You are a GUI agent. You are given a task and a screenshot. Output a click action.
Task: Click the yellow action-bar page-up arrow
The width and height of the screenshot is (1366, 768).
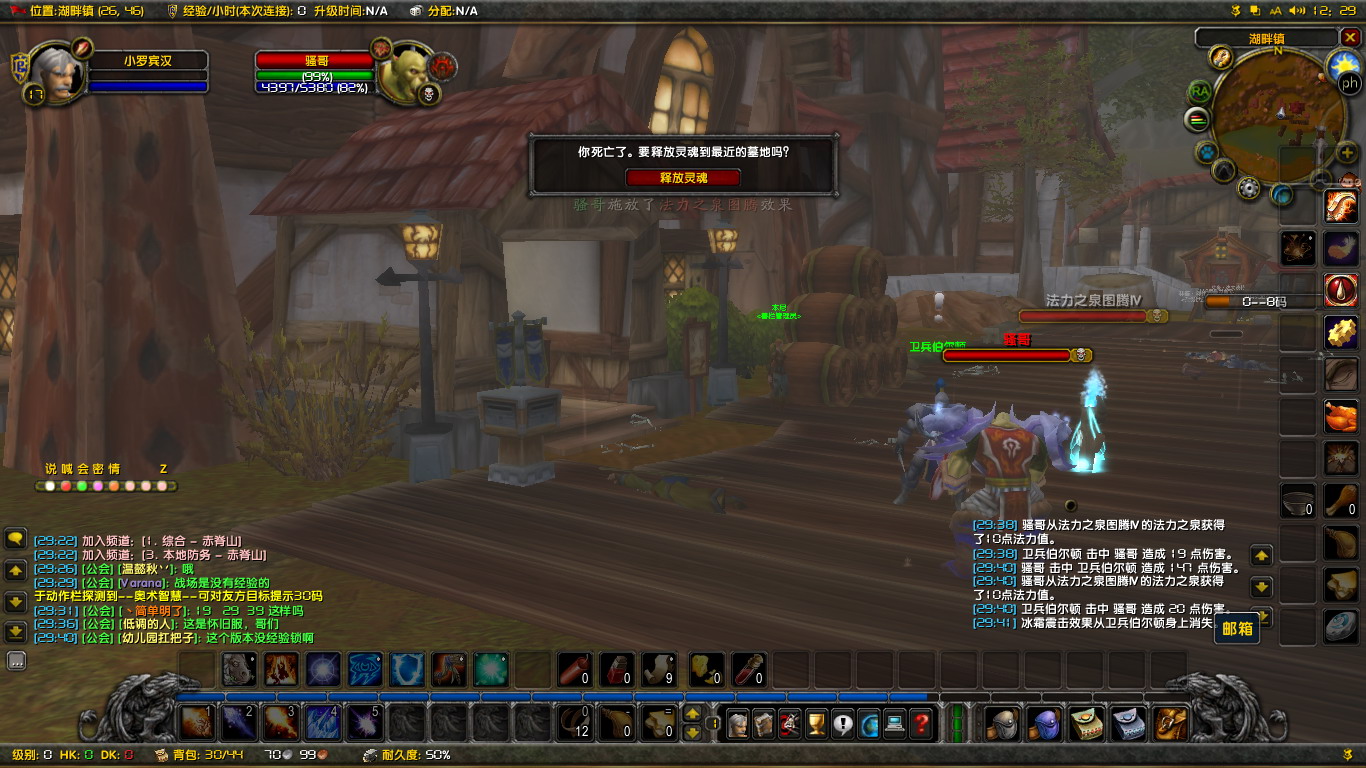(x=690, y=714)
